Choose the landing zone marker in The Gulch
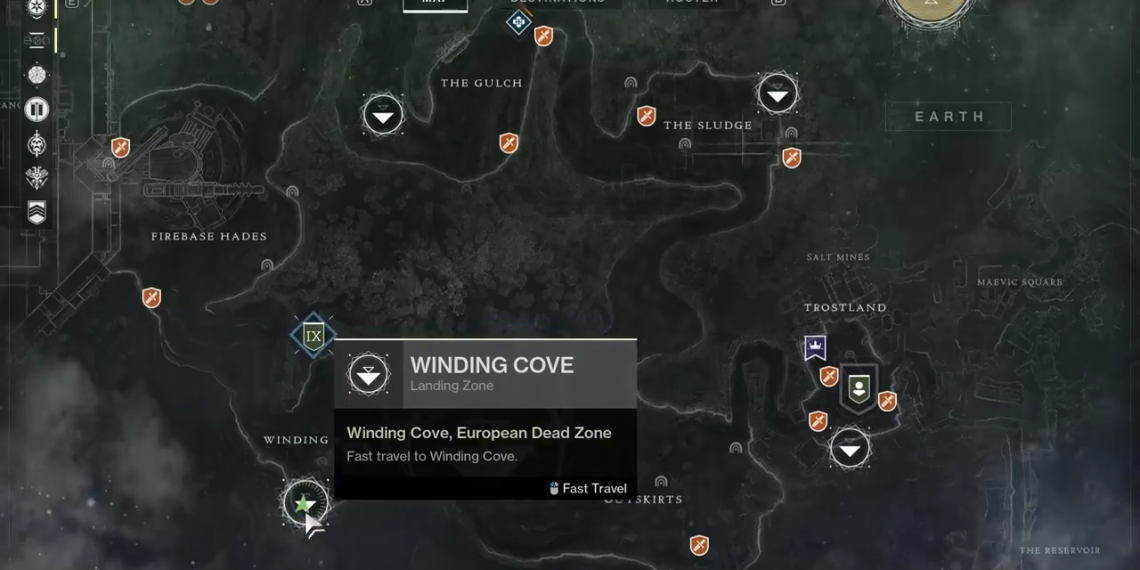 tap(382, 116)
